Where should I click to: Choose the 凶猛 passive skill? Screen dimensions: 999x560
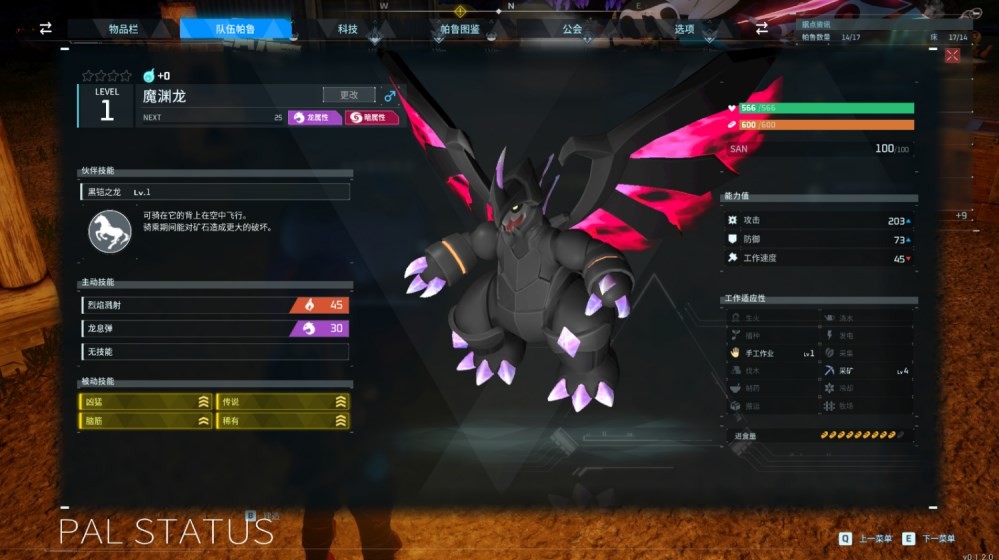coord(146,401)
